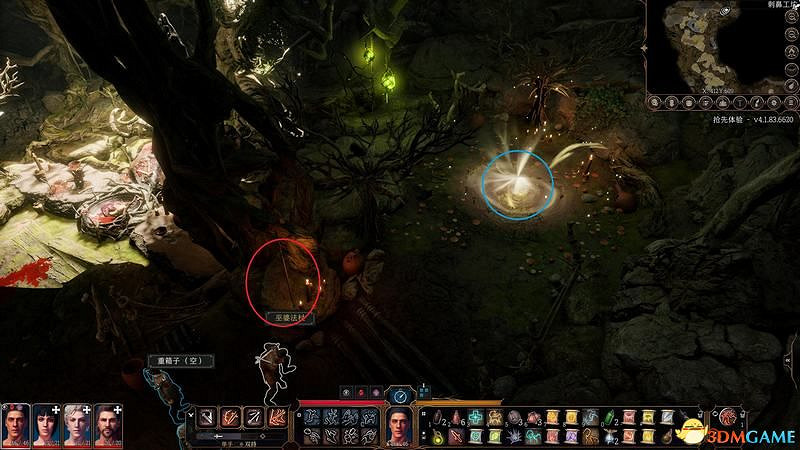Select the black-haired woman's party portrait

click(47, 426)
